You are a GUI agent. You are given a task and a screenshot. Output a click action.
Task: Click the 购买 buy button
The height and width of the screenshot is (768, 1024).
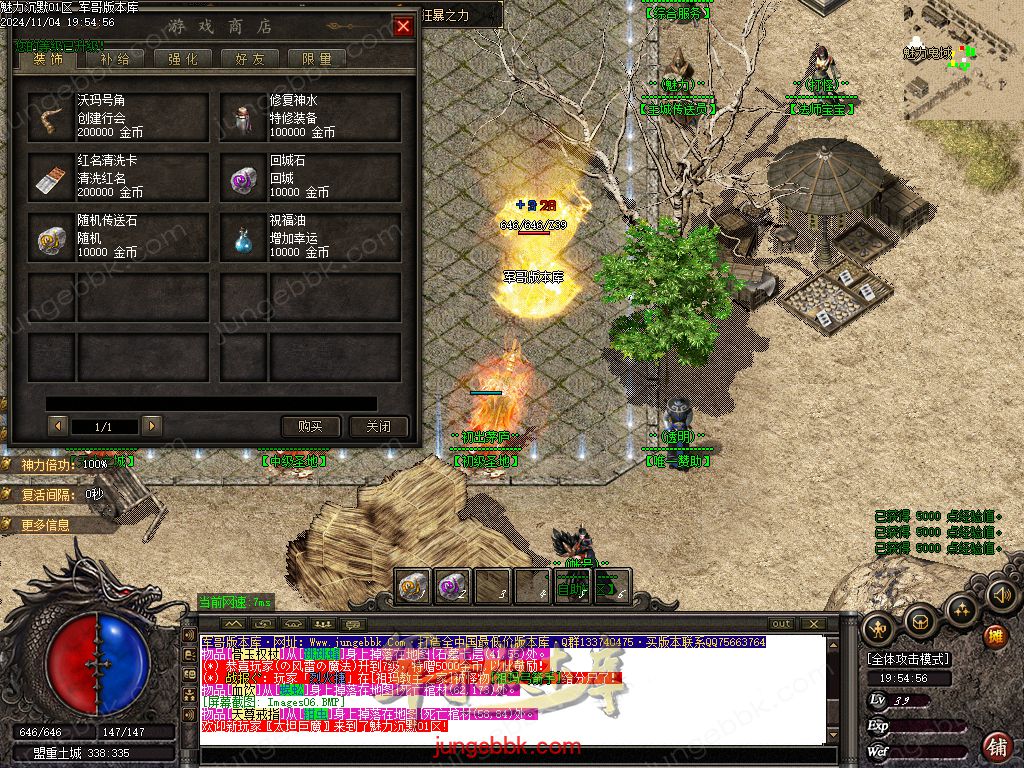point(310,426)
